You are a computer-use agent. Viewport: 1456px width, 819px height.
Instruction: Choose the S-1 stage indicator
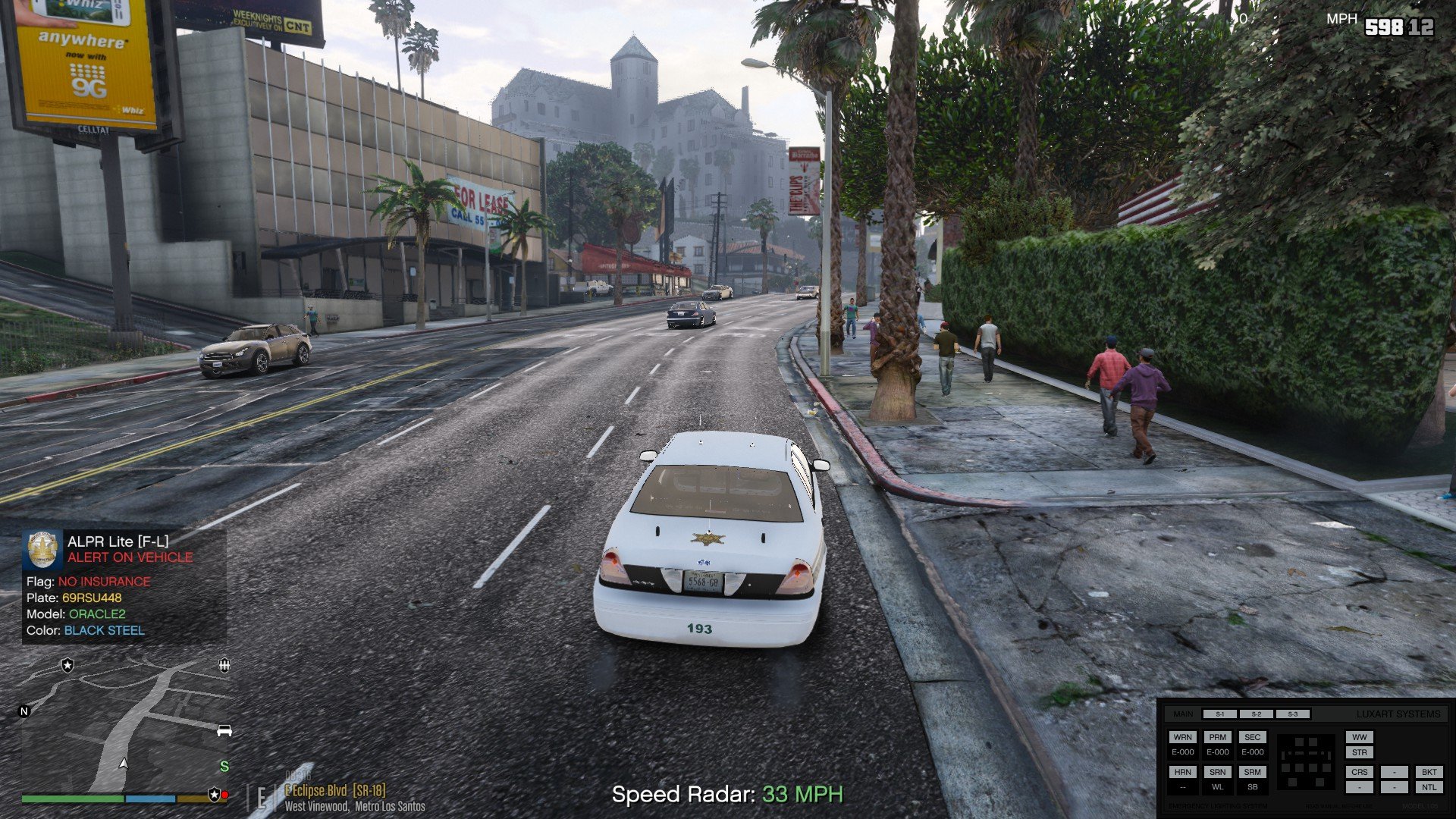(x=1219, y=714)
